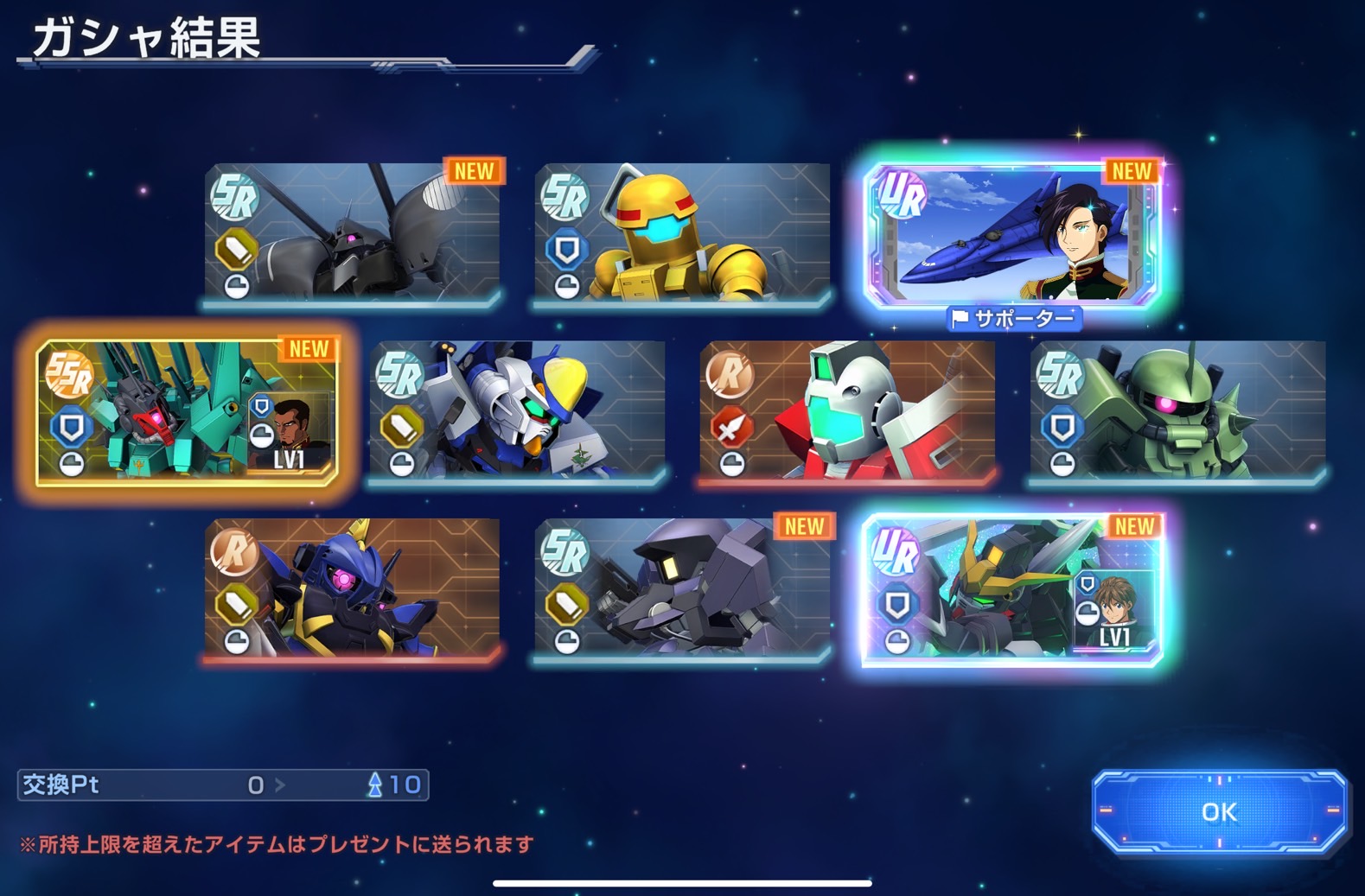The height and width of the screenshot is (896, 1365).
Task: Select the SR black winged mobile suit card
Action: coord(353,233)
